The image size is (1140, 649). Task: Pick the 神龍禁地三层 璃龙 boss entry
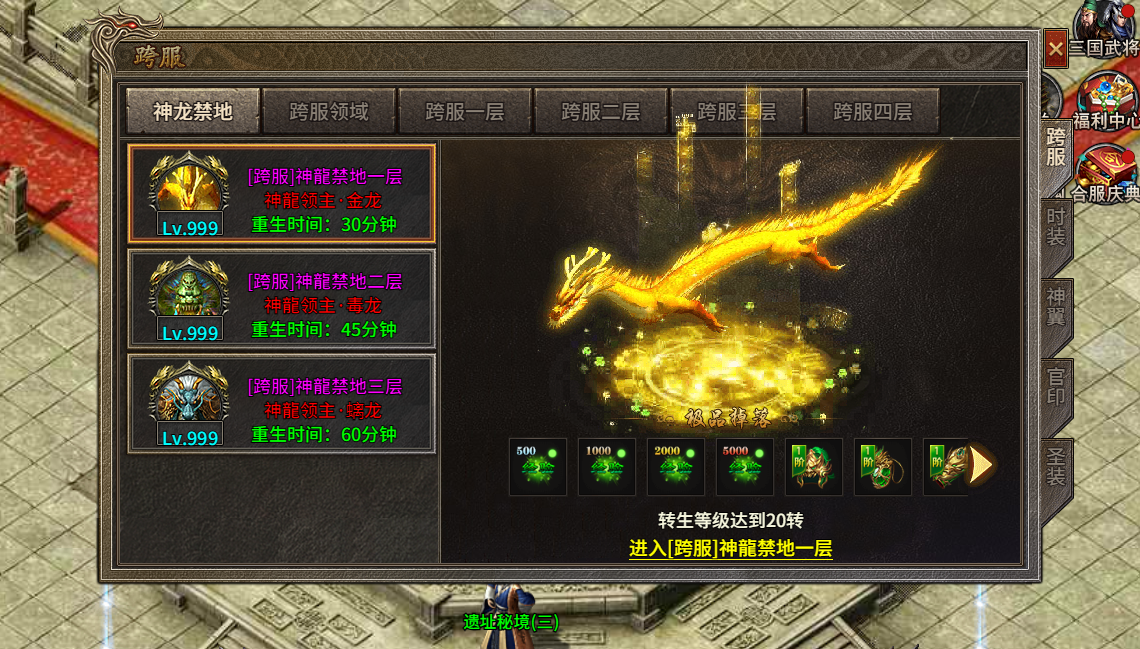point(282,403)
